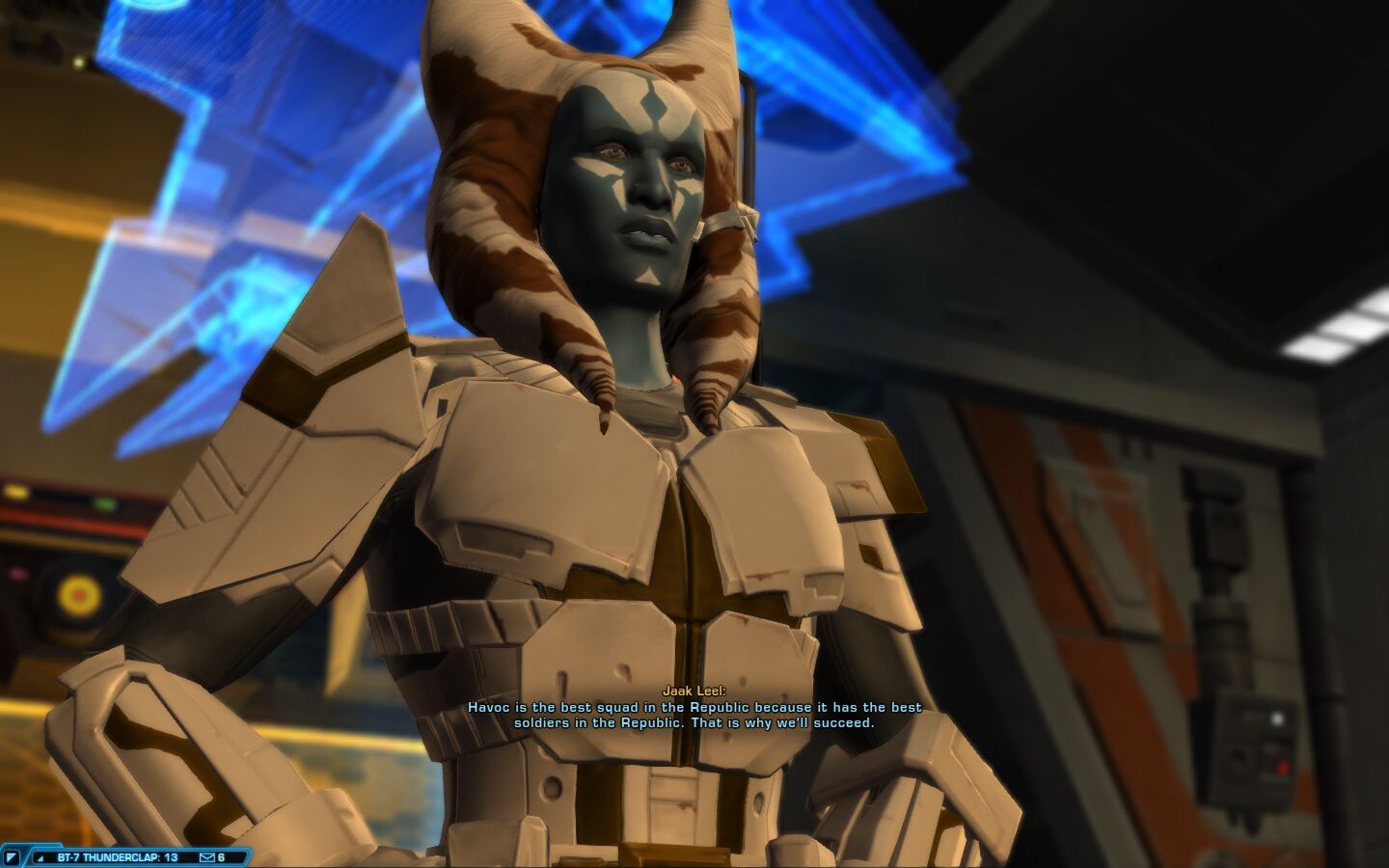Screen dimensions: 1389x868
Task: Click the BT-7 Thunderclap location label
Action: (x=117, y=856)
